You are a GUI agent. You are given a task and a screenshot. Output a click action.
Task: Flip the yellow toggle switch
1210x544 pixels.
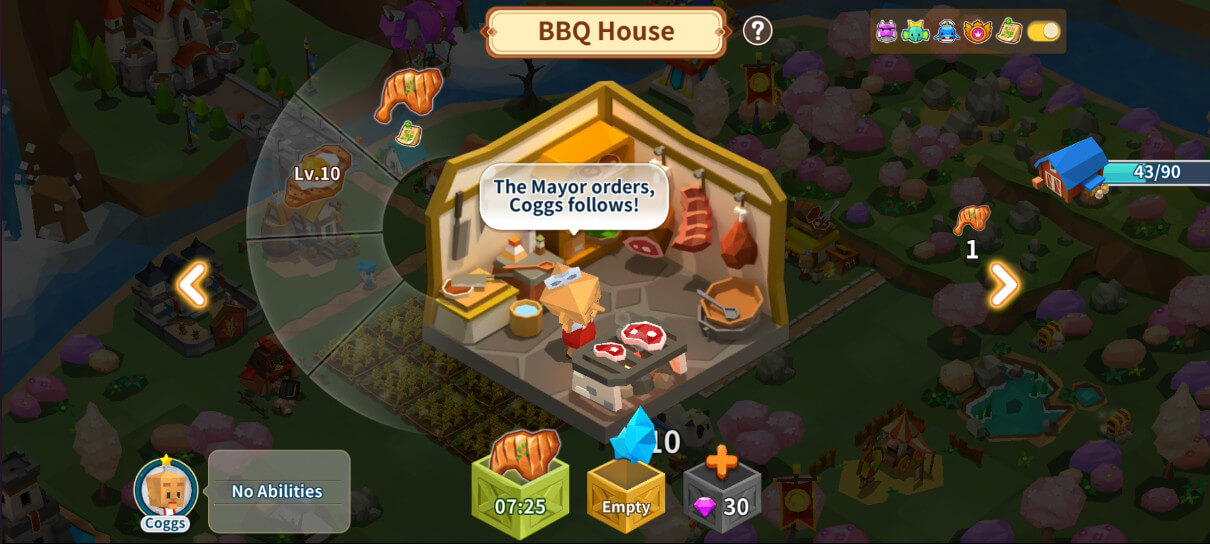click(1043, 31)
